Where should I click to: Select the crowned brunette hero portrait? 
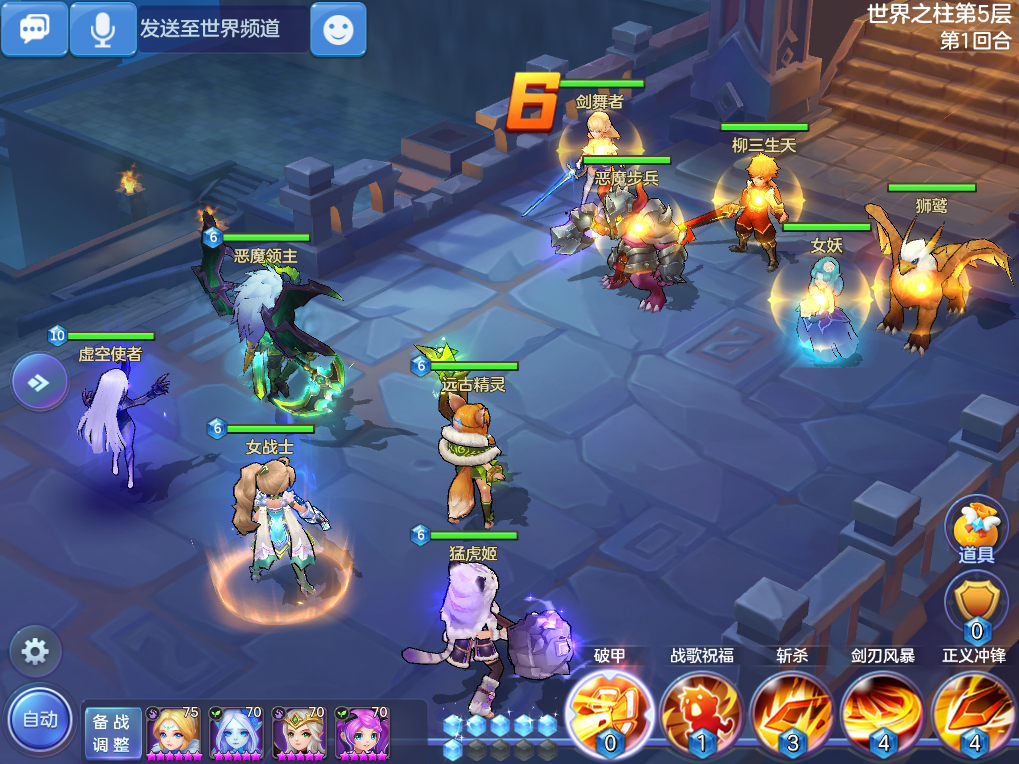(x=299, y=733)
